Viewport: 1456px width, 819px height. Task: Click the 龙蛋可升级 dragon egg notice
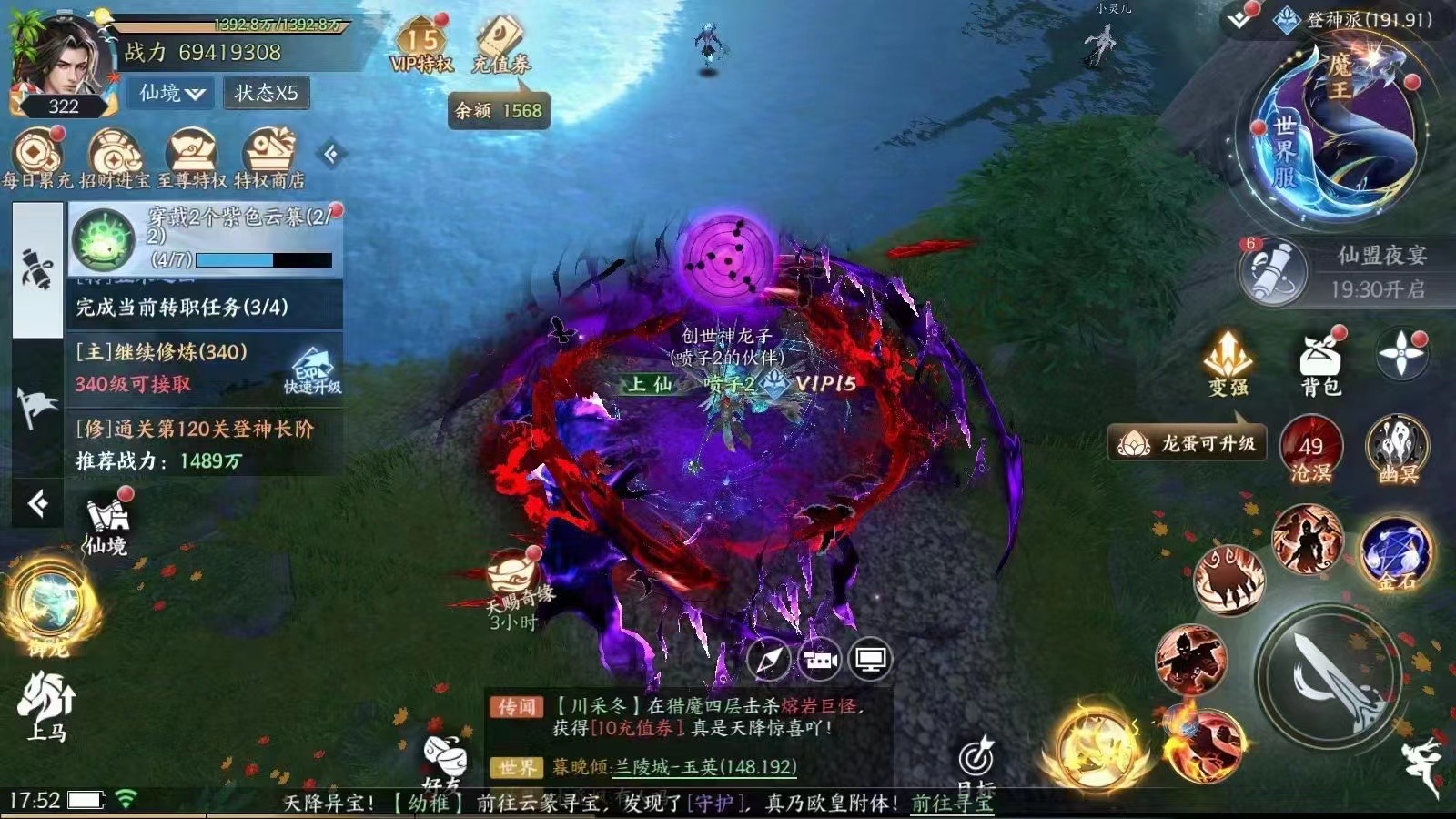point(1187,444)
